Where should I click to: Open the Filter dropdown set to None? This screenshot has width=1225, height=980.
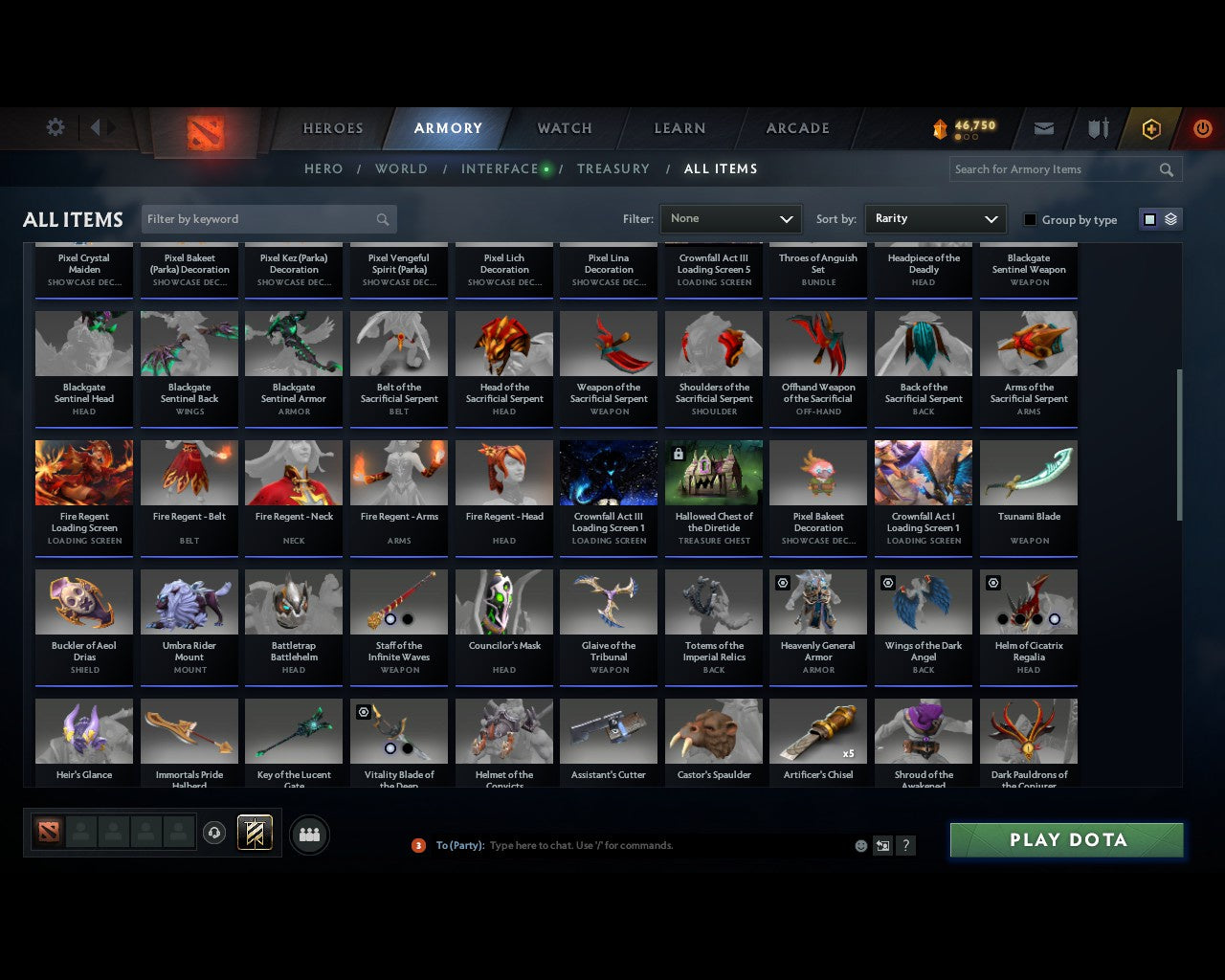(x=730, y=219)
